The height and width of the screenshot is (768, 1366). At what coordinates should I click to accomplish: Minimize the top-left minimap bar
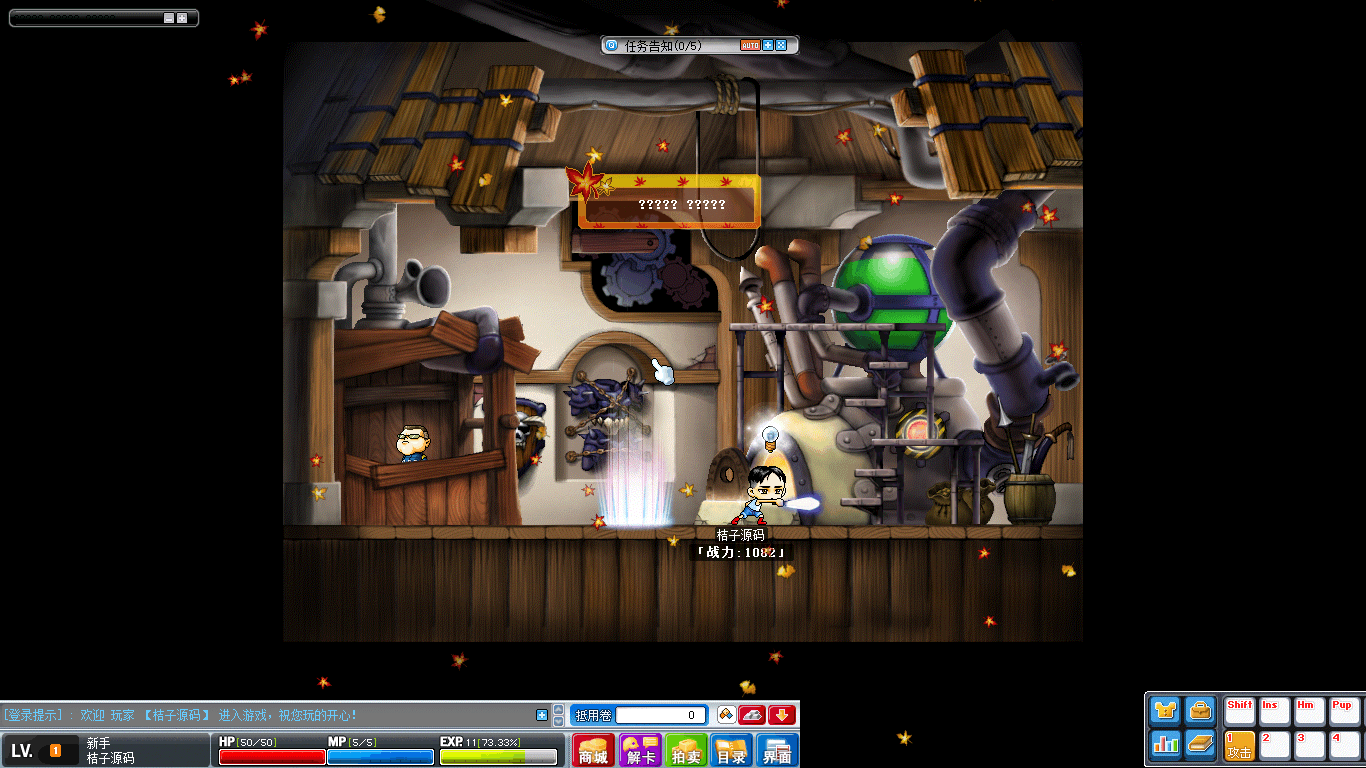tap(169, 18)
